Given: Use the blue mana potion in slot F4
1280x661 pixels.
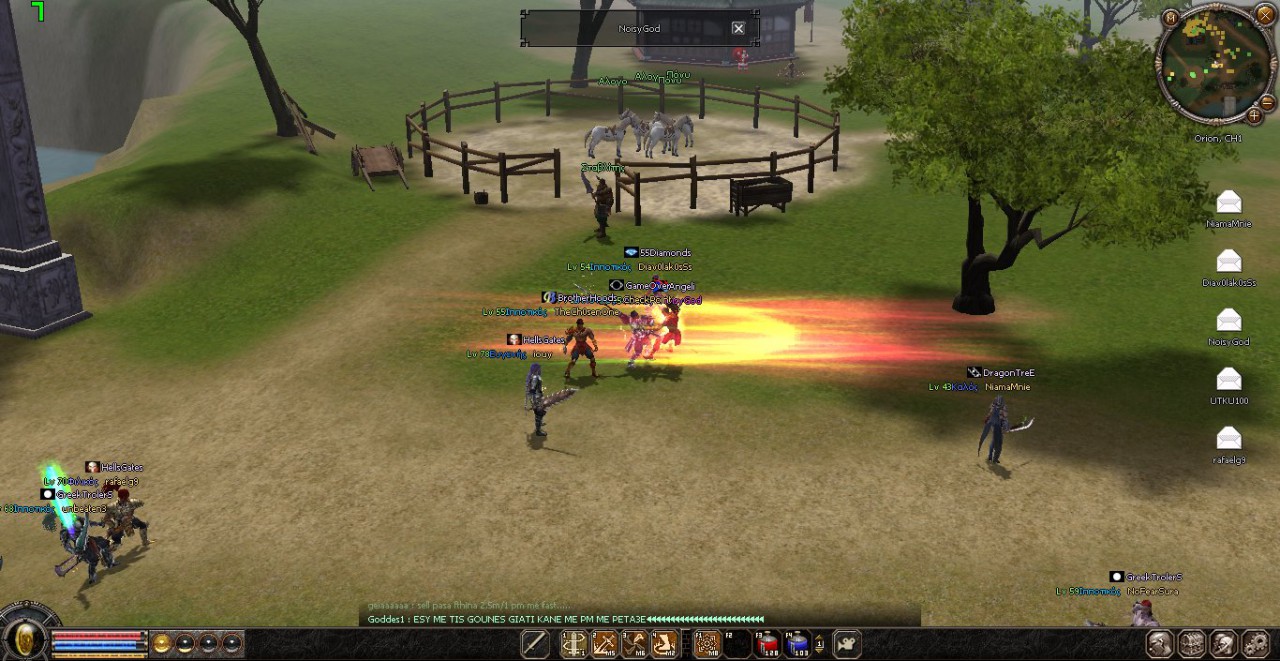Looking at the screenshot, I should (x=797, y=645).
